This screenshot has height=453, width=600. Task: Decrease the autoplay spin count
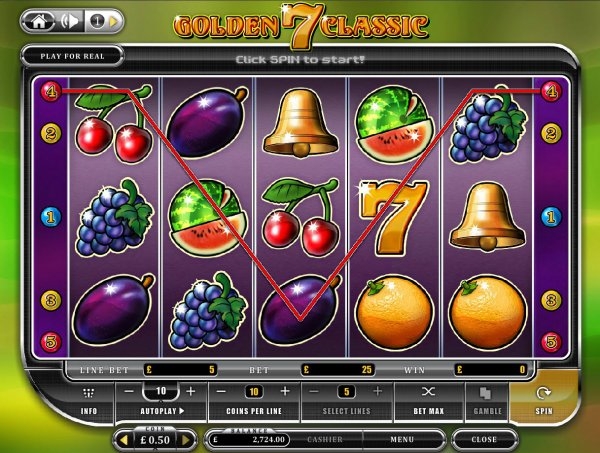pyautogui.click(x=128, y=391)
